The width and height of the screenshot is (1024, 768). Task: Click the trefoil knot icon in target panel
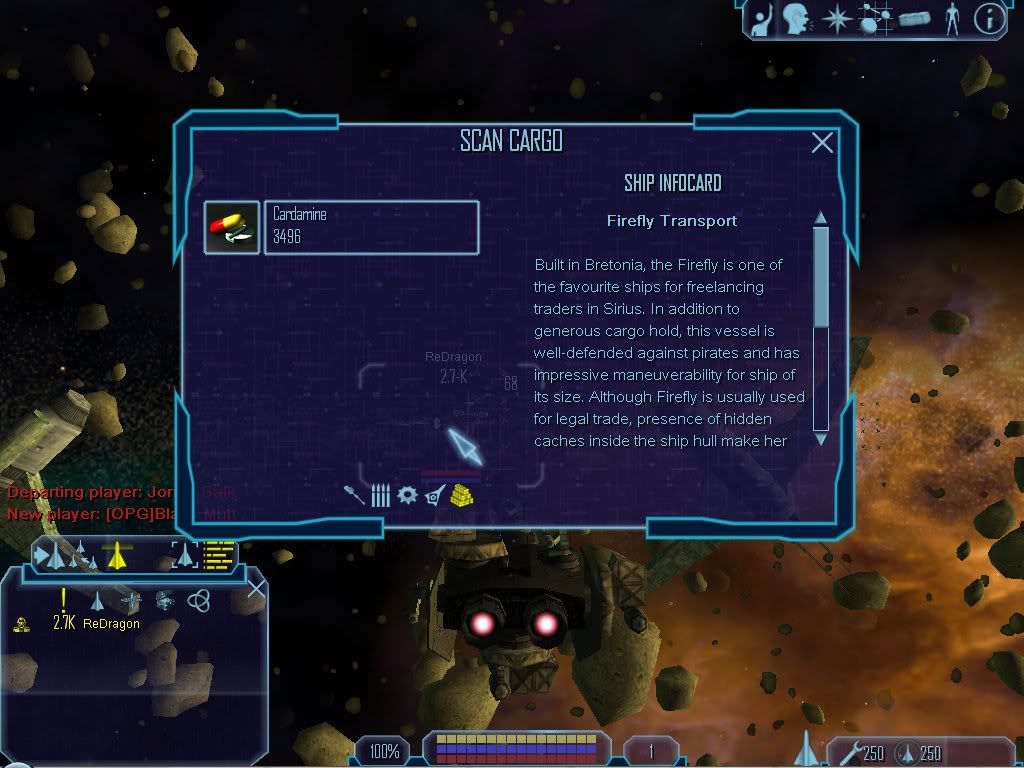[199, 600]
